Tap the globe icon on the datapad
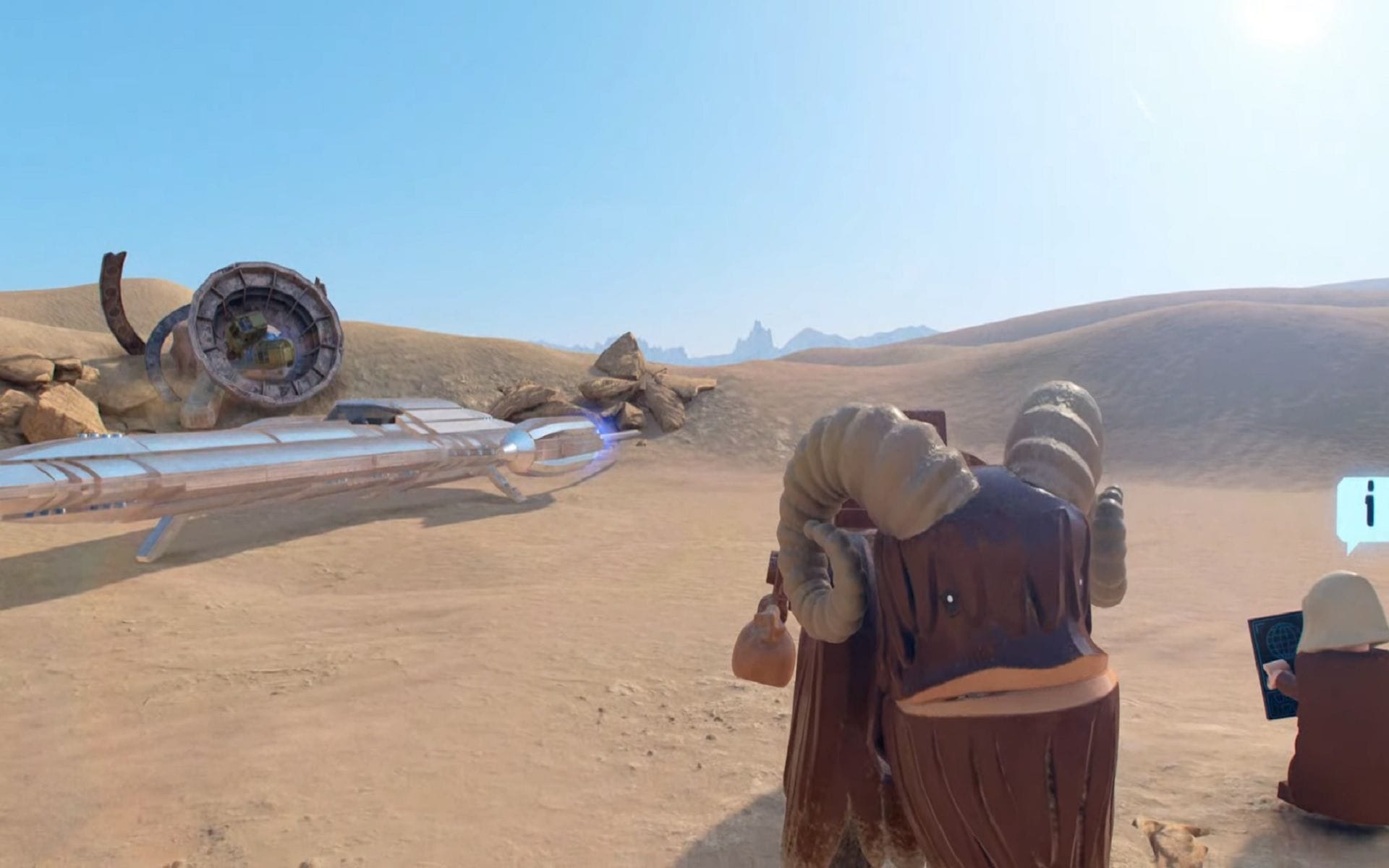Screen dimensions: 1389x868 (x=1280, y=640)
